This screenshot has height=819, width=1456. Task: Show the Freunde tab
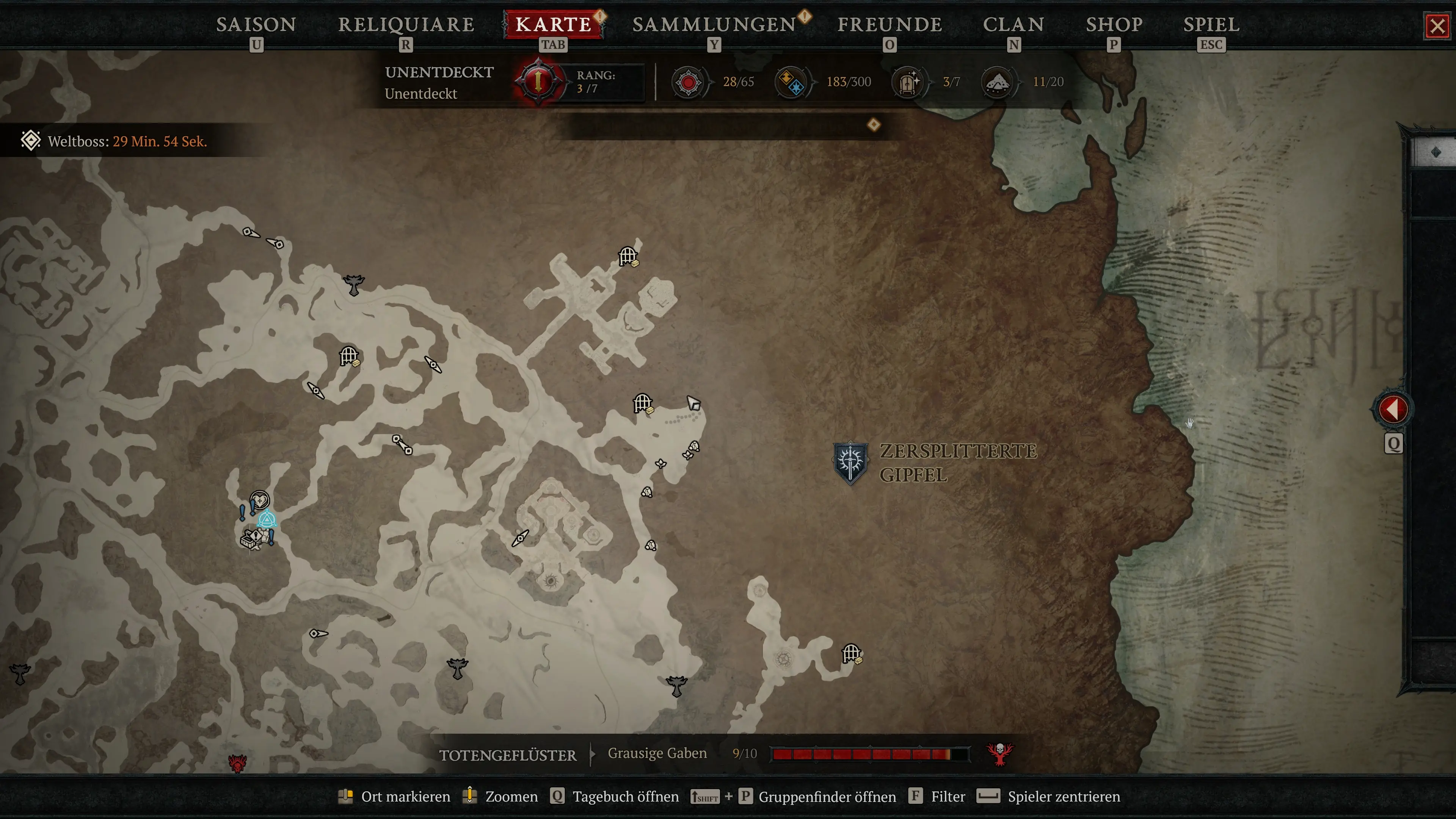click(x=890, y=25)
